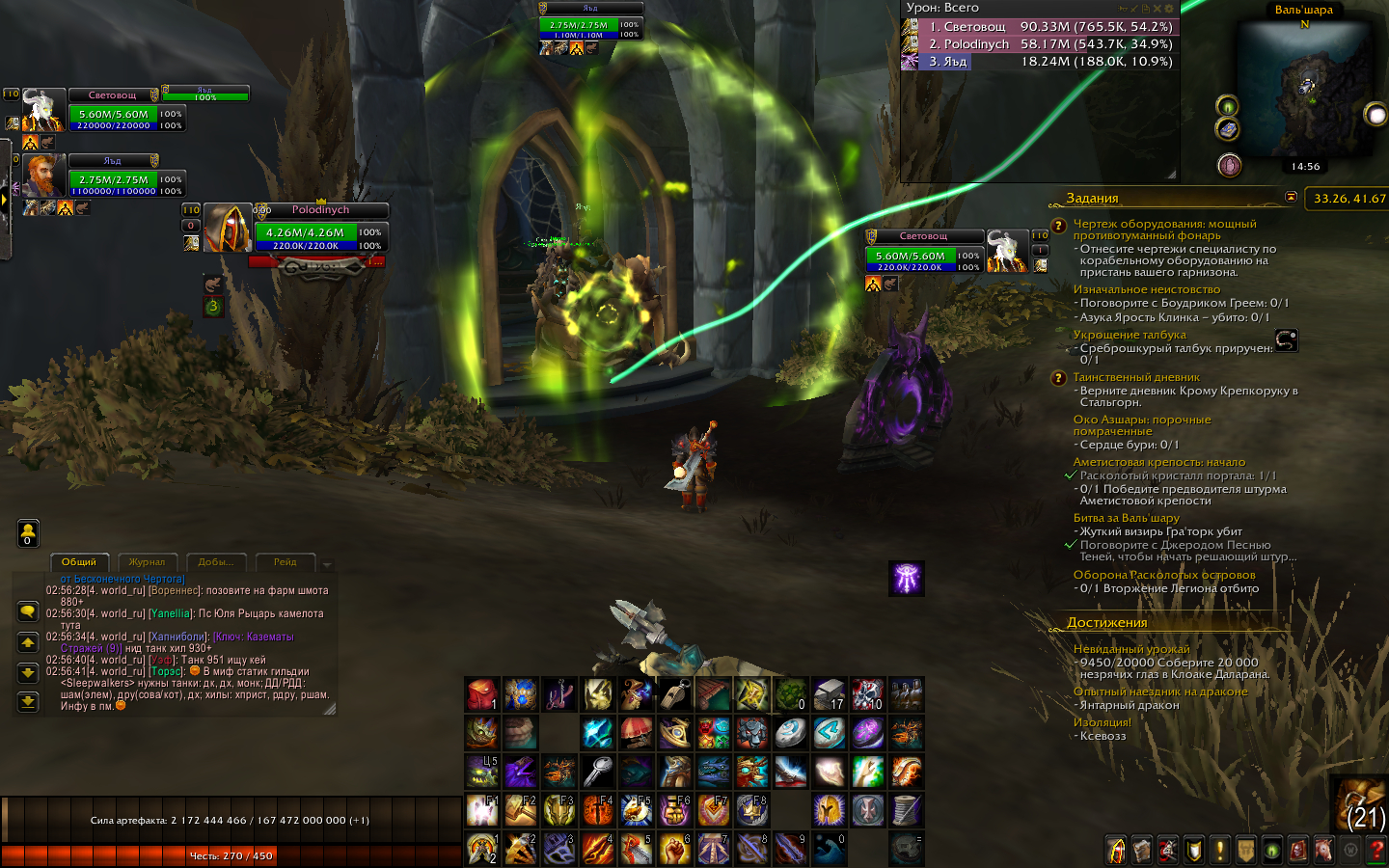Open the red question mark help button
The width and height of the screenshot is (1389, 868).
point(1375,850)
